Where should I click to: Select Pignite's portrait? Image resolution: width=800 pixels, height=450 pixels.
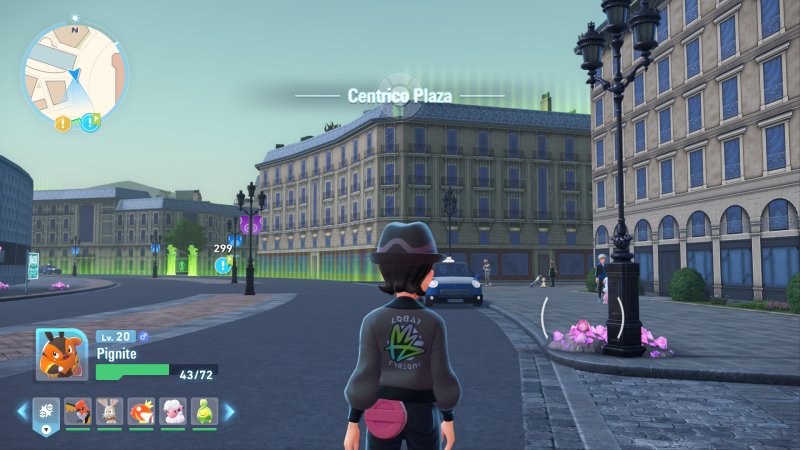click(x=60, y=356)
